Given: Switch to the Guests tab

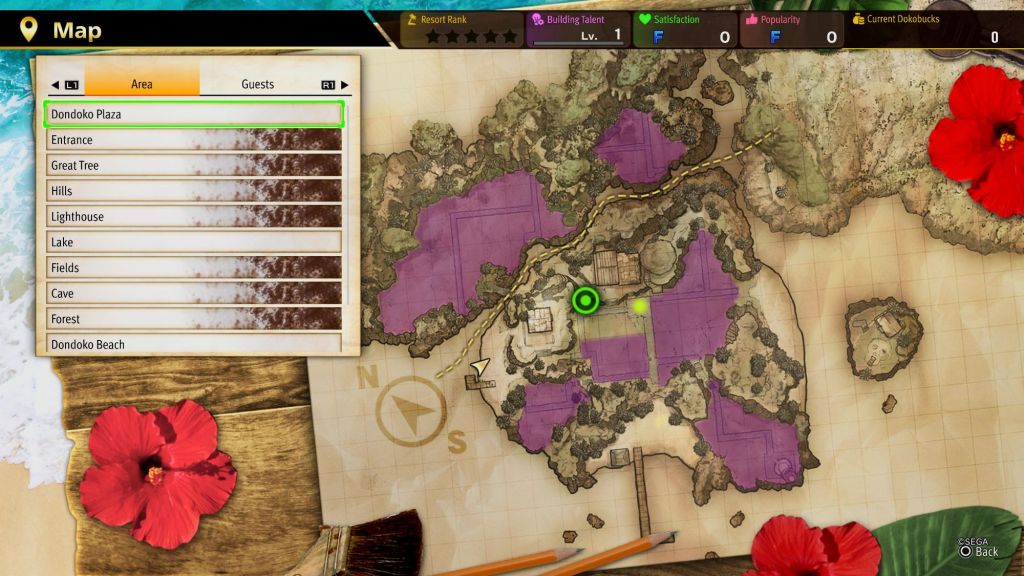Looking at the screenshot, I should 257,84.
